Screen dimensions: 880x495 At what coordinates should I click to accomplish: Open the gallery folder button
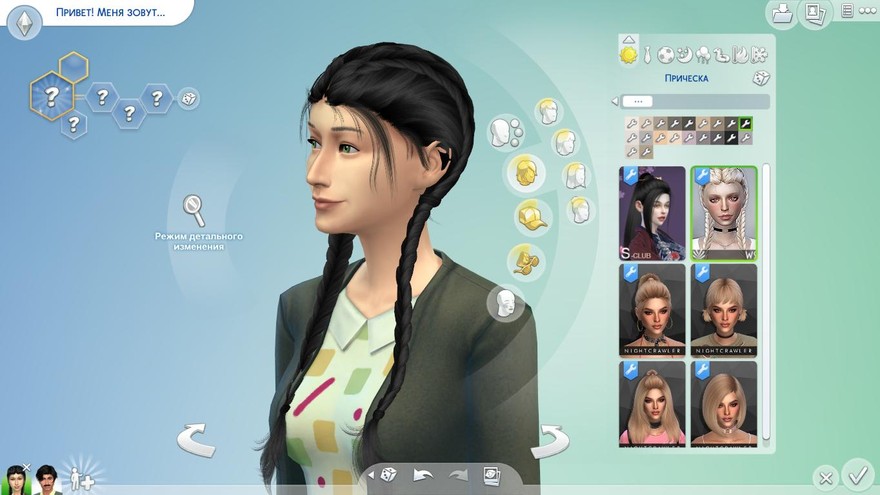coord(781,13)
